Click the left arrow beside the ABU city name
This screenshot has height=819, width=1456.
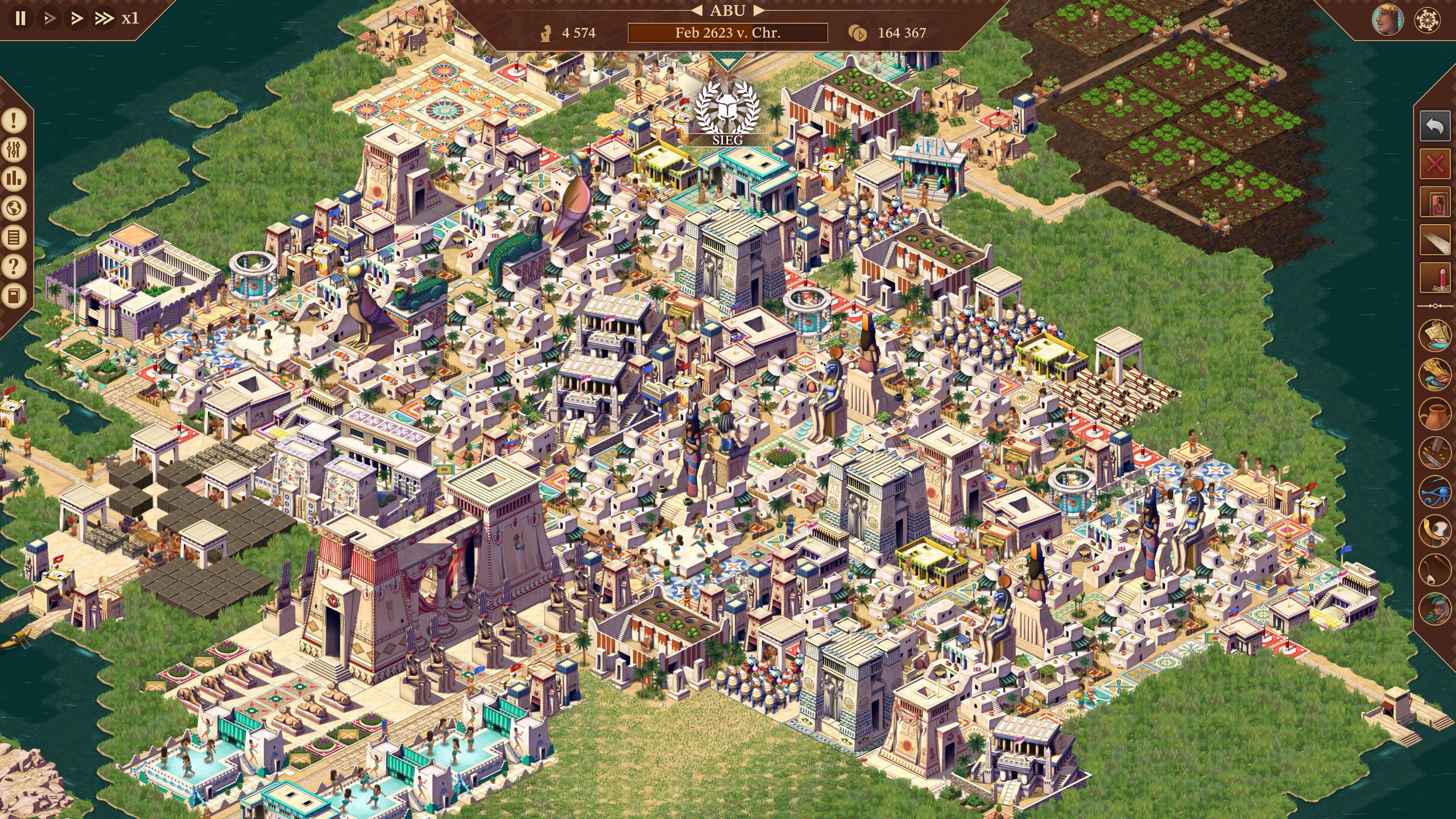click(697, 10)
